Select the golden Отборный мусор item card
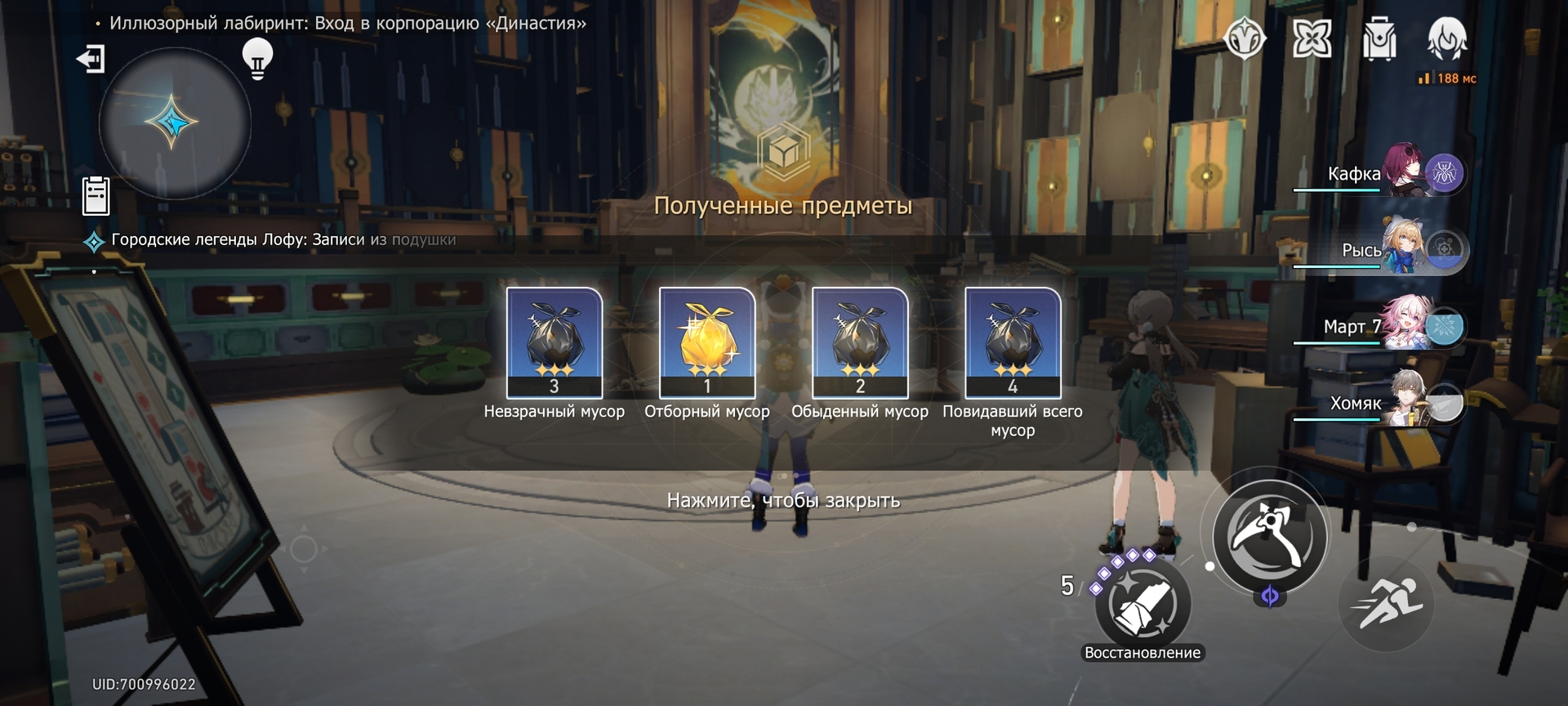 coord(707,342)
